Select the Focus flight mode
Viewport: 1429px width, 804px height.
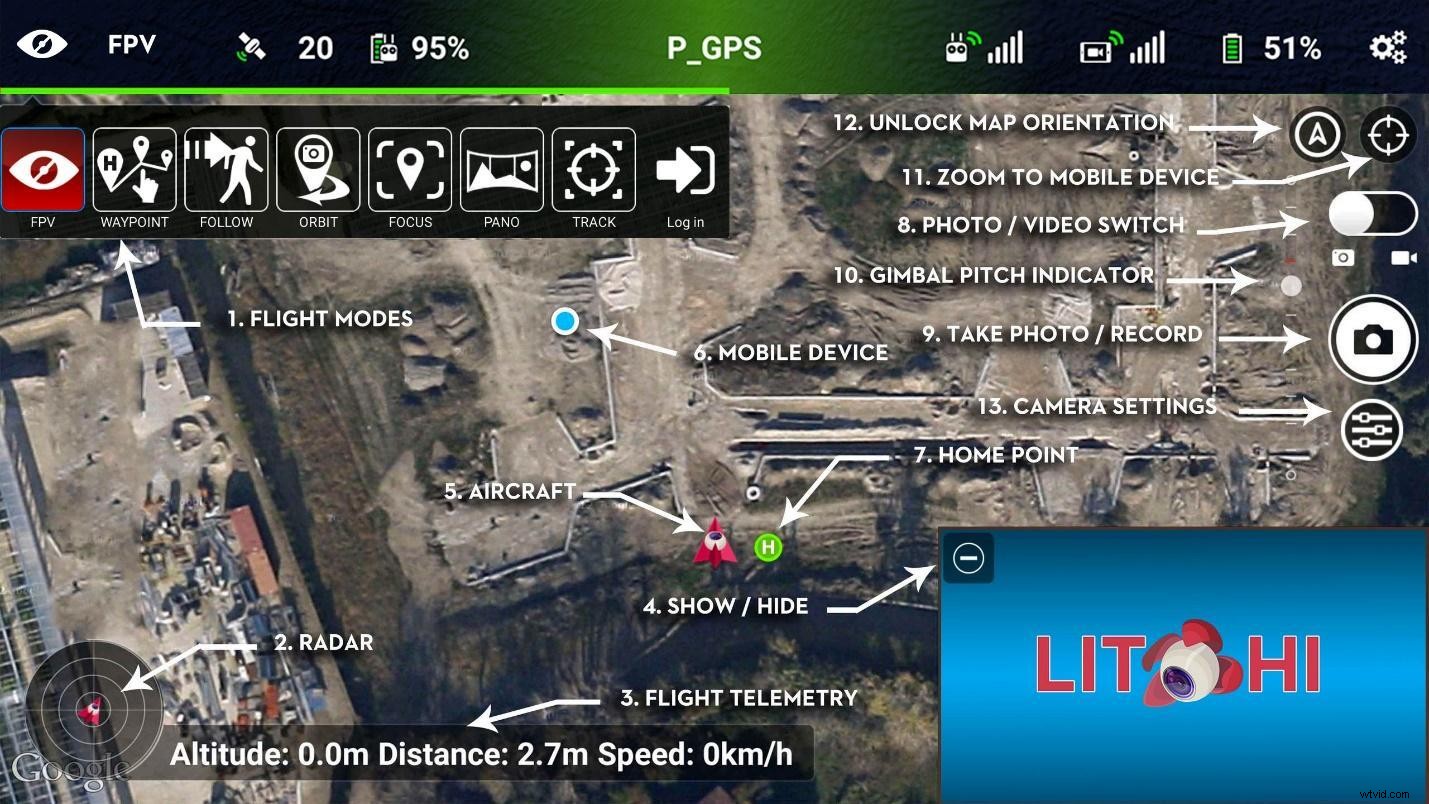click(x=410, y=170)
